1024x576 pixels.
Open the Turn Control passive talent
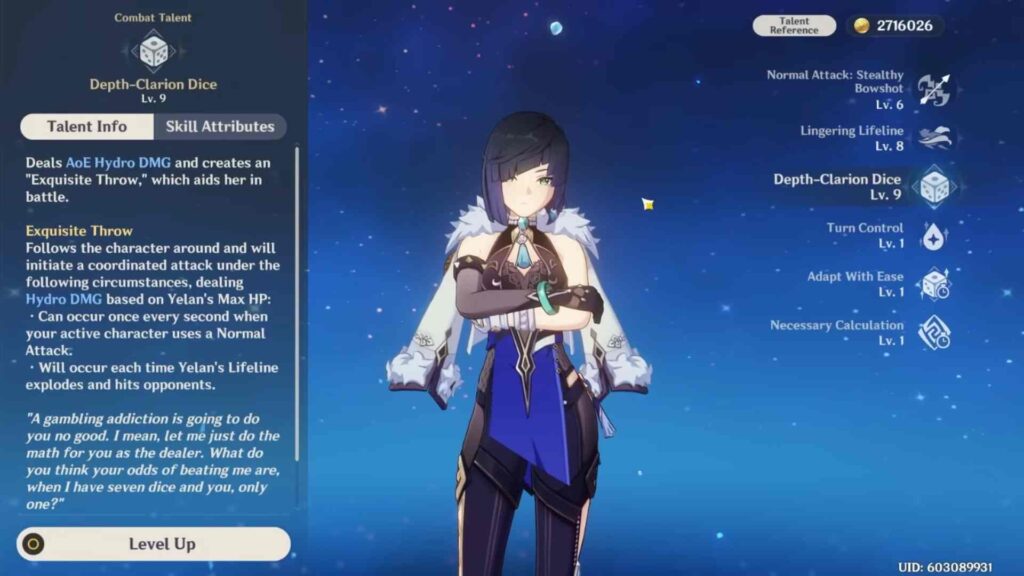coord(933,236)
